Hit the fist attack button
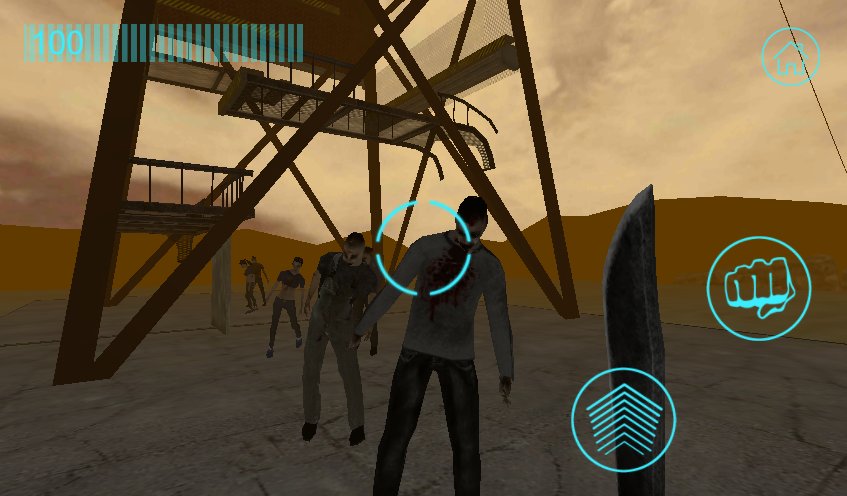This screenshot has width=847, height=496. pyautogui.click(x=758, y=288)
